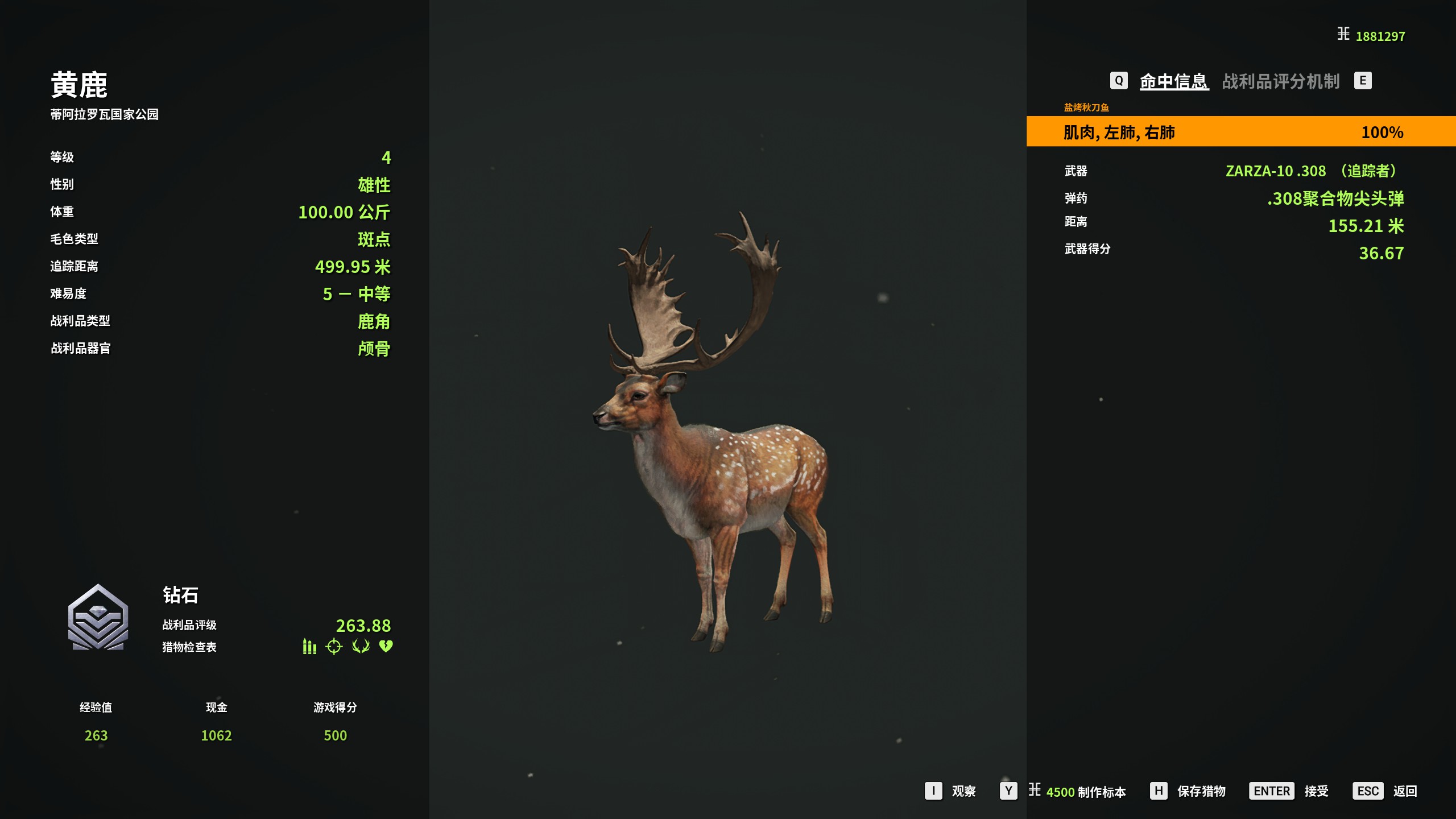1456x819 pixels.
Task: Select the 肌肉, 左肺, 右肺 hit row
Action: [1240, 132]
